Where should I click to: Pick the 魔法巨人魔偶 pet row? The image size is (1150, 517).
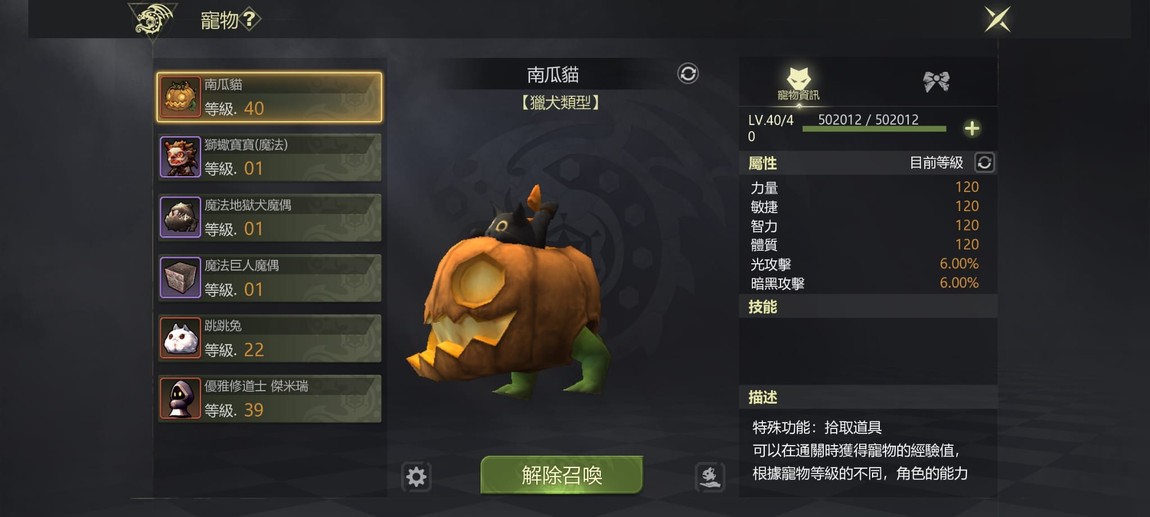[269, 277]
